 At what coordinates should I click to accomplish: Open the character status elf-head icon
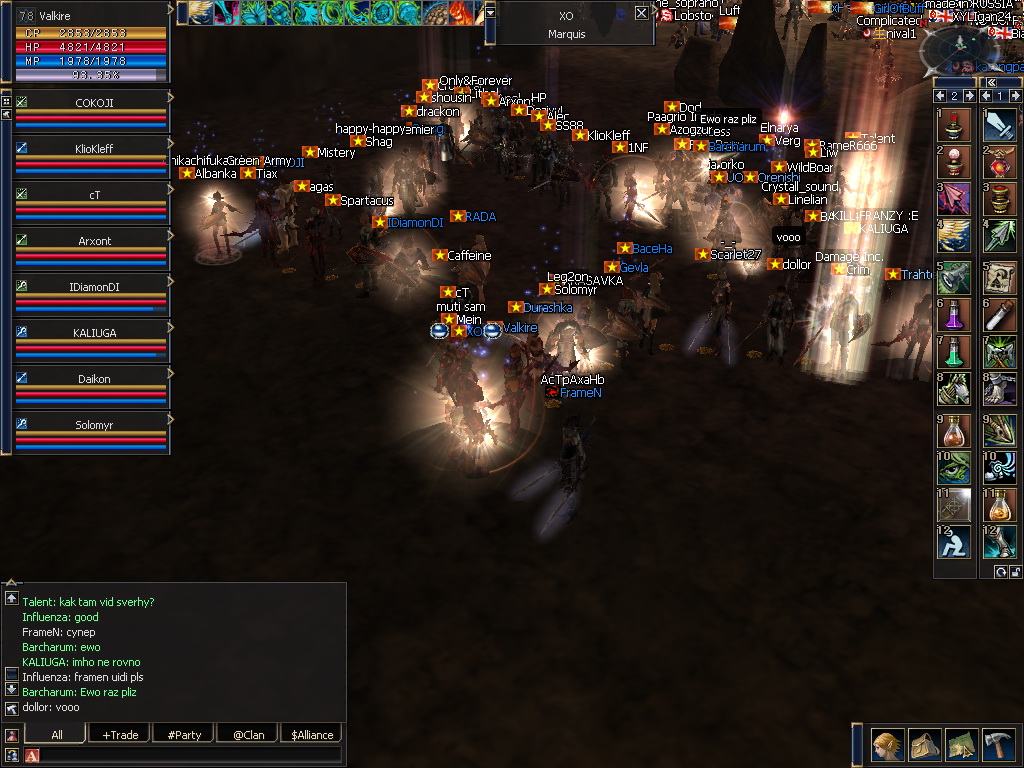click(886, 745)
